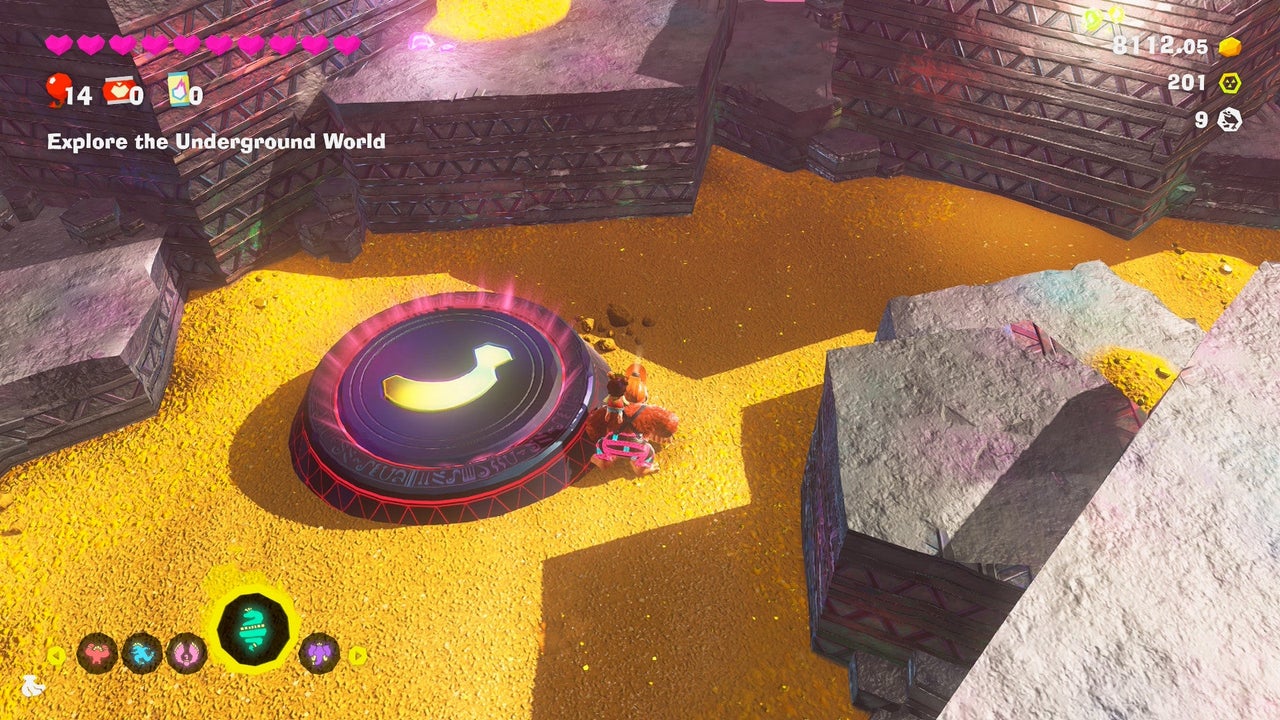Click the yellow hexagon banandium chip icon
This screenshot has height=720, width=1280.
click(x=1230, y=83)
